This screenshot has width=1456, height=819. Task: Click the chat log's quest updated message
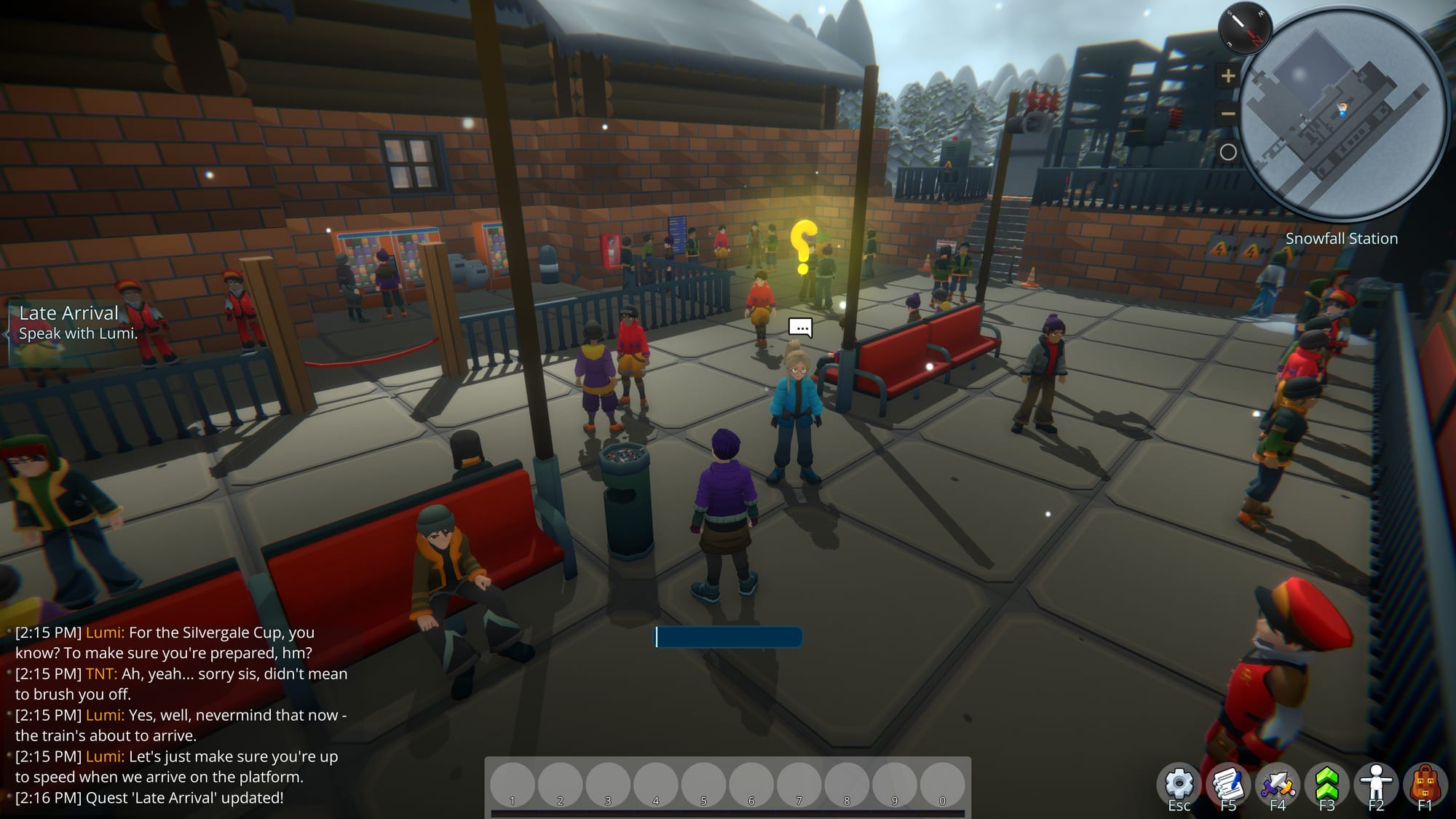click(x=149, y=798)
